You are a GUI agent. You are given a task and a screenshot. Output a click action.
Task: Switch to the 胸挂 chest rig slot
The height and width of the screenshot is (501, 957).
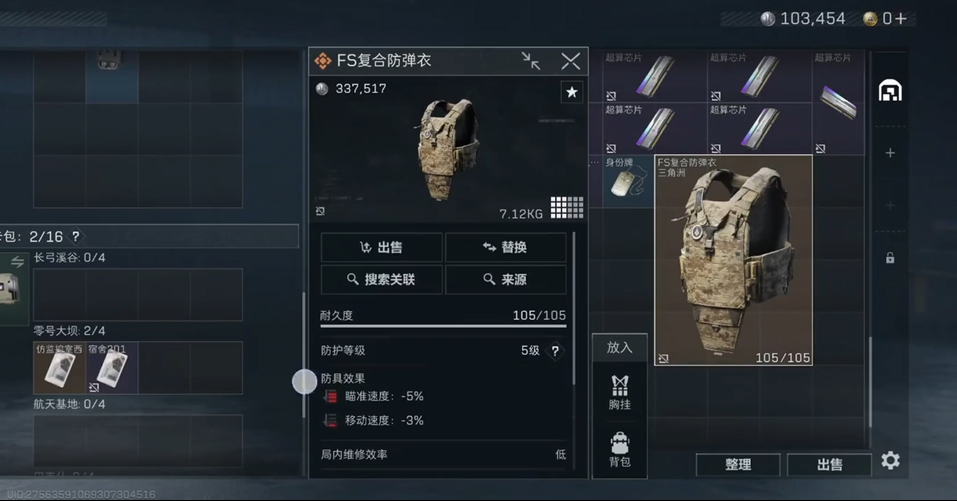pyautogui.click(x=620, y=391)
